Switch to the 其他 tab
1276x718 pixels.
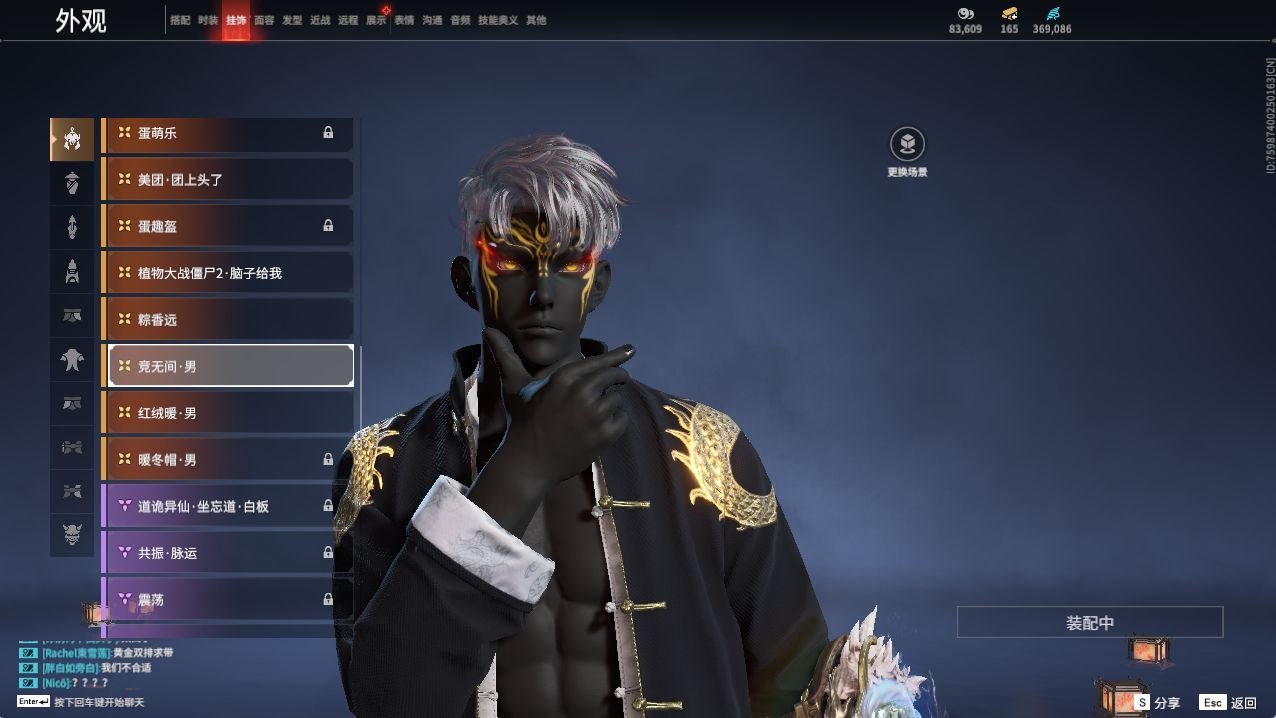[536, 20]
